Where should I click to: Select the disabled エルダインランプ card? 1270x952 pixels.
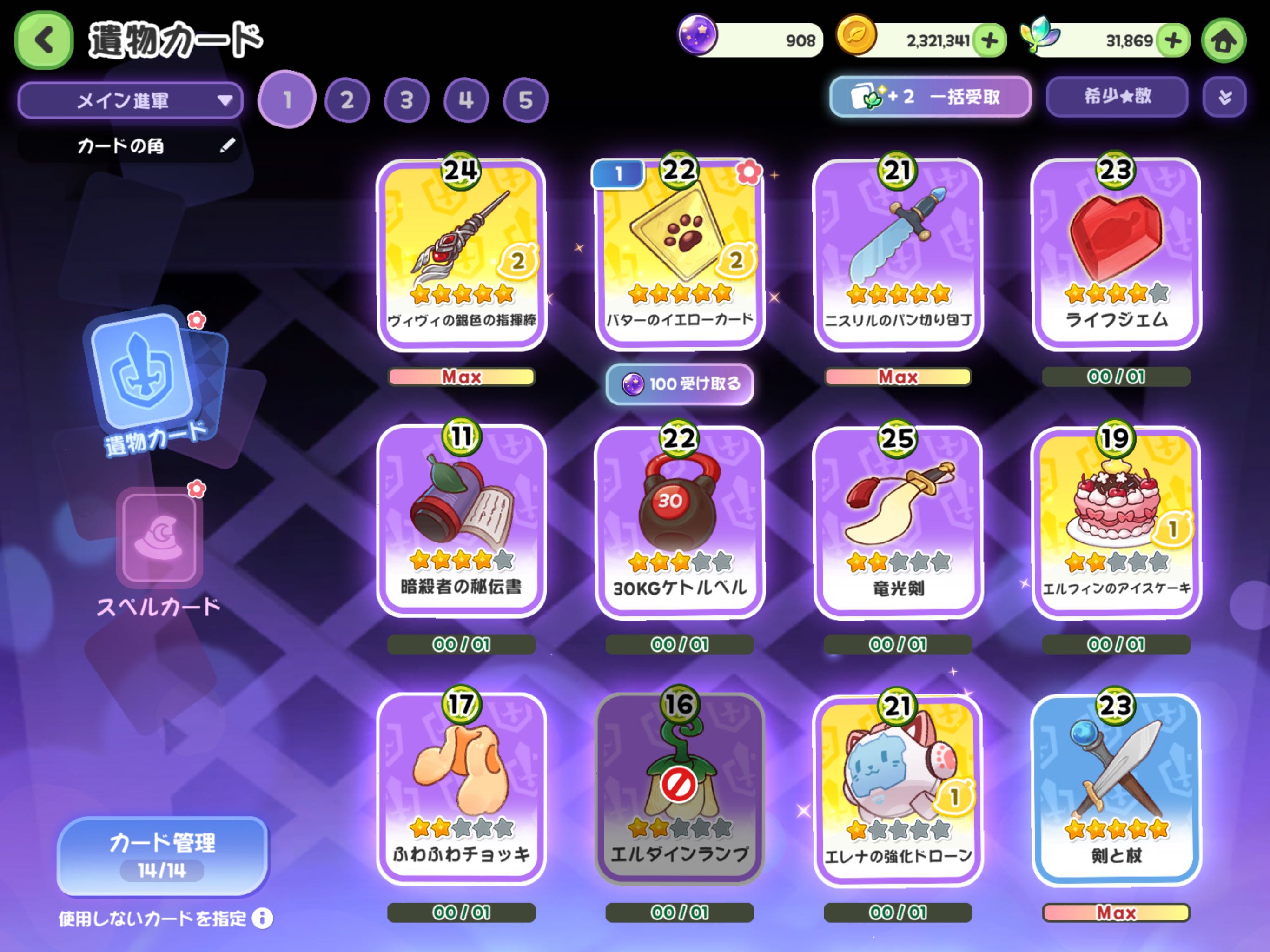(680, 789)
